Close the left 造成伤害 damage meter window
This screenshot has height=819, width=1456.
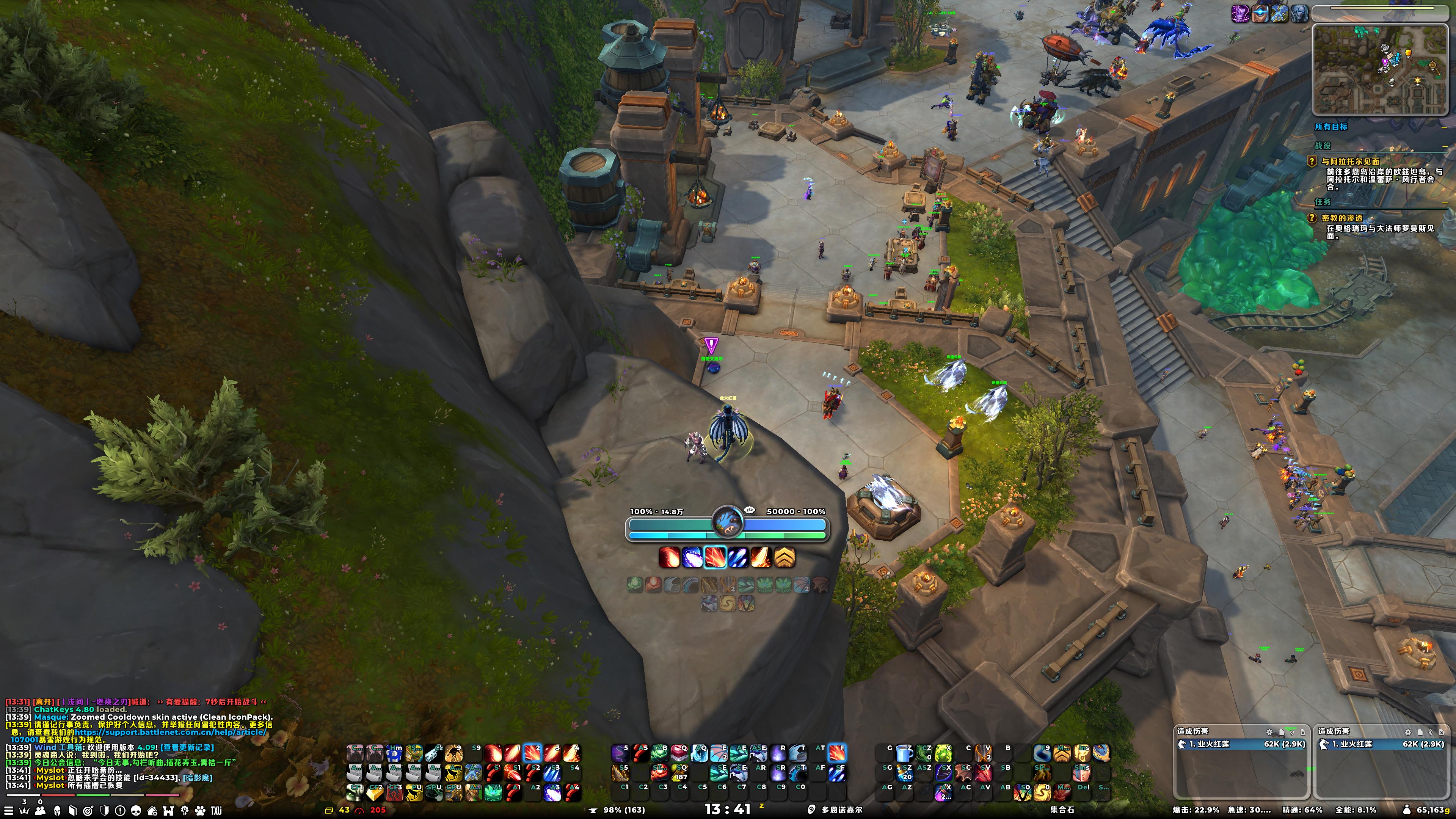click(x=1303, y=732)
